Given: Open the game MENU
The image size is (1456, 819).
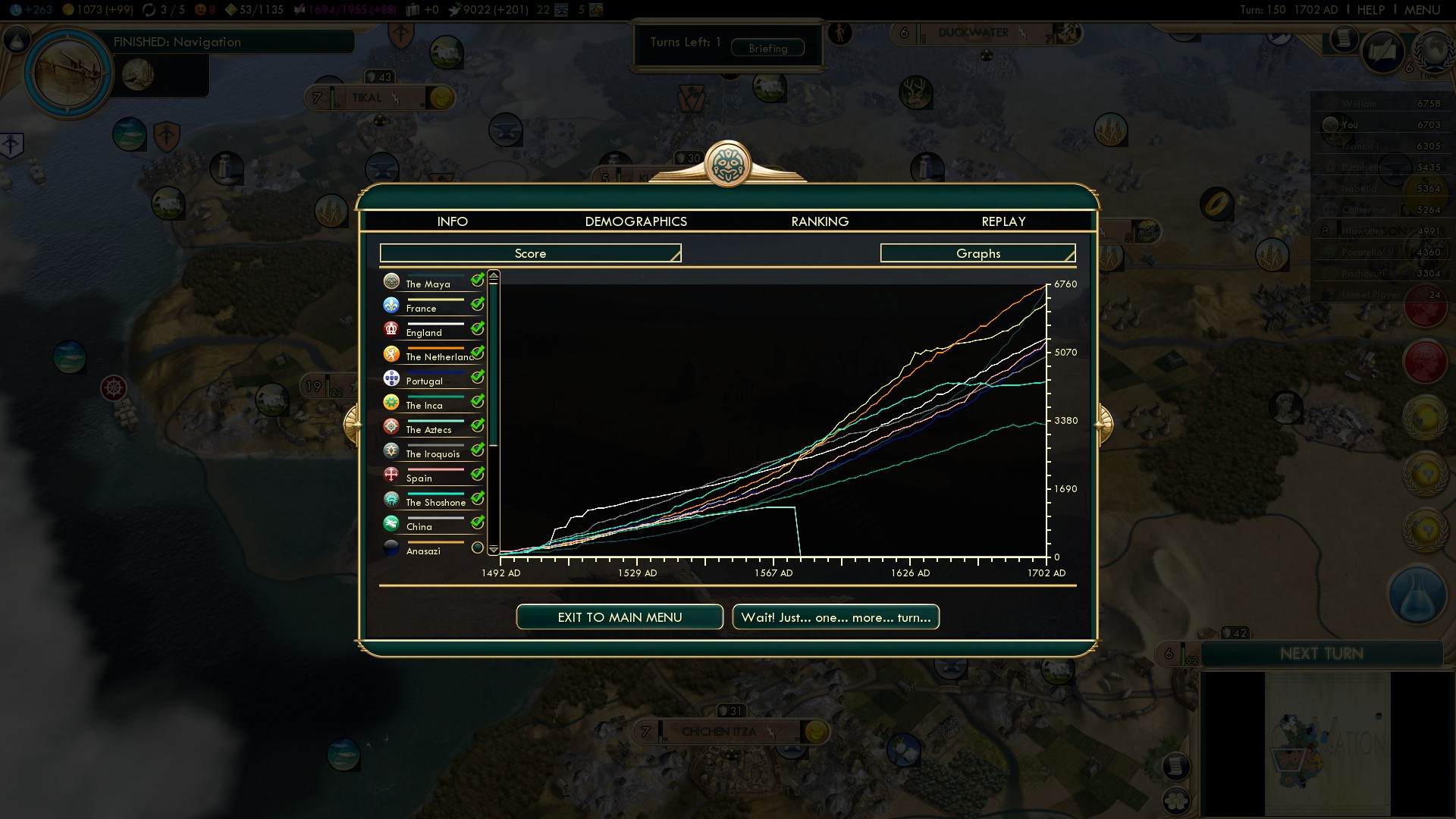Looking at the screenshot, I should click(x=1422, y=10).
